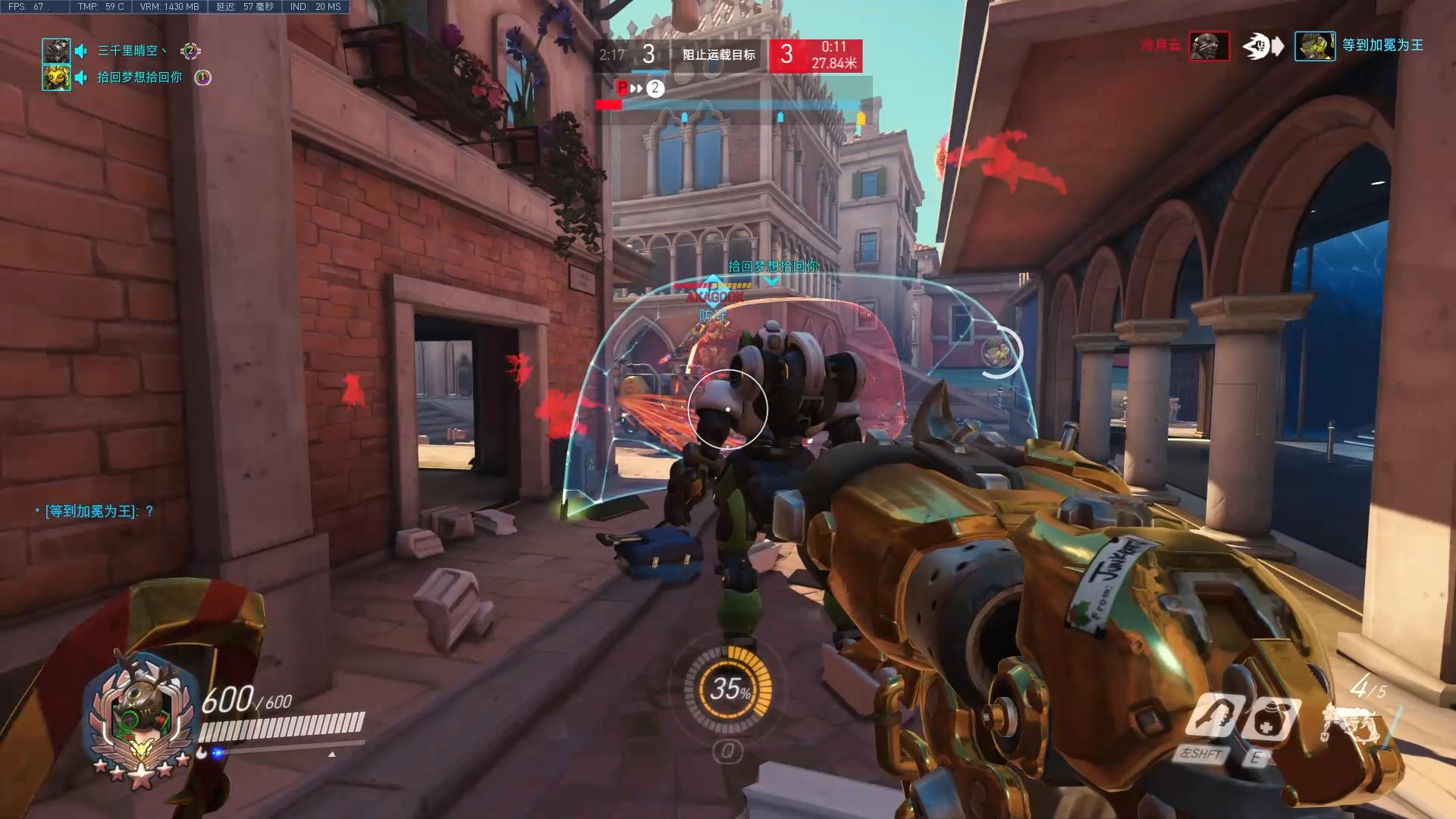Click the payload progress track bar

[732, 105]
